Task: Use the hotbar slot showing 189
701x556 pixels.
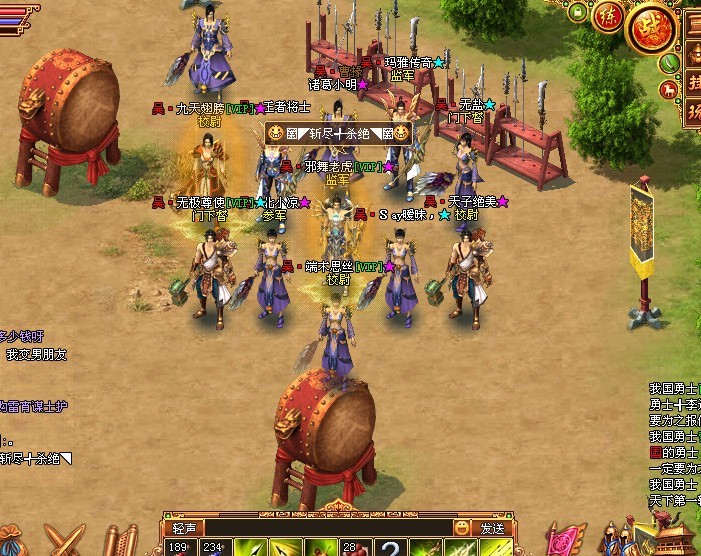Action: [180, 547]
